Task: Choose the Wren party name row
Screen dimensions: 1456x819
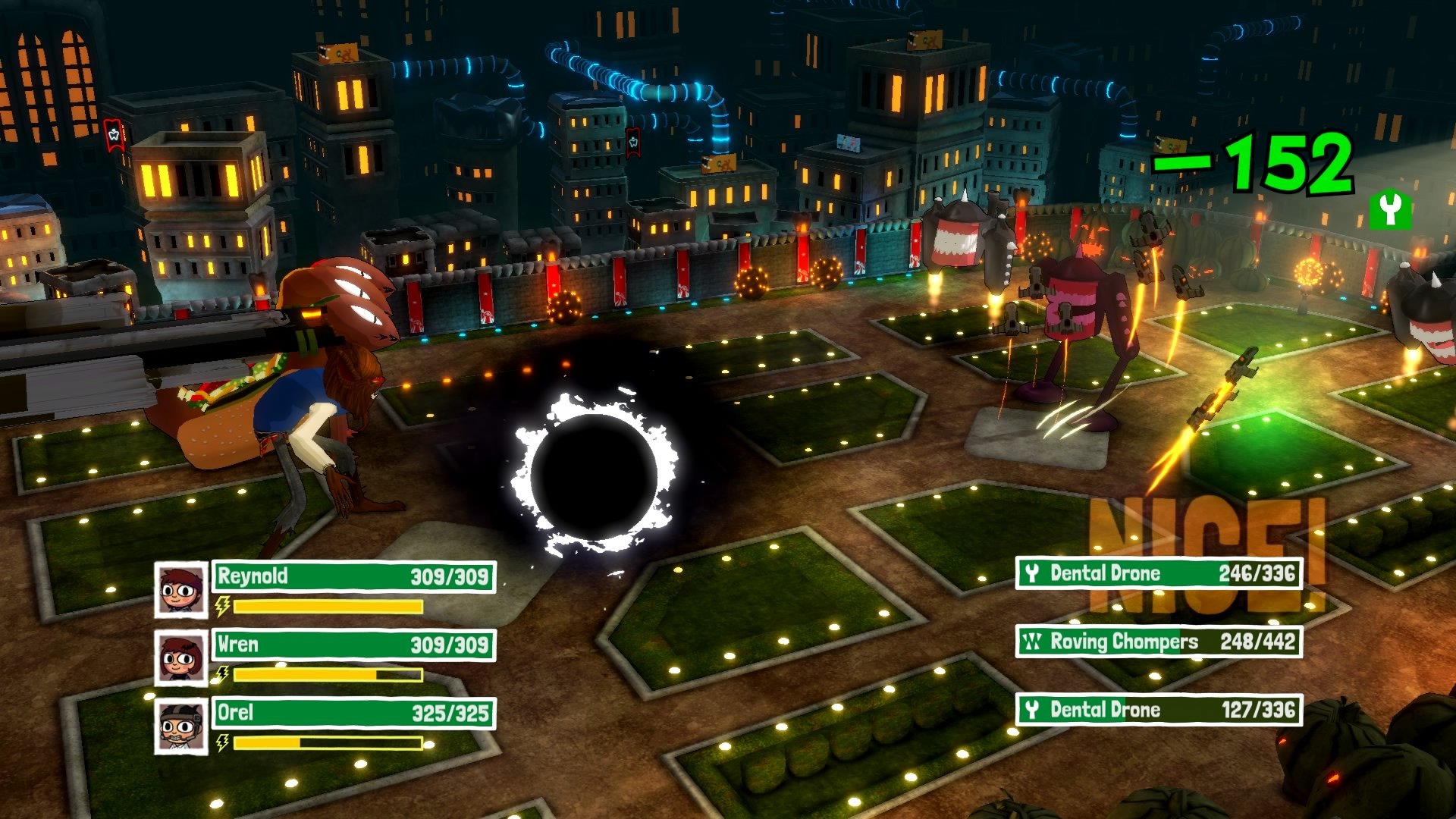Action: (x=353, y=645)
